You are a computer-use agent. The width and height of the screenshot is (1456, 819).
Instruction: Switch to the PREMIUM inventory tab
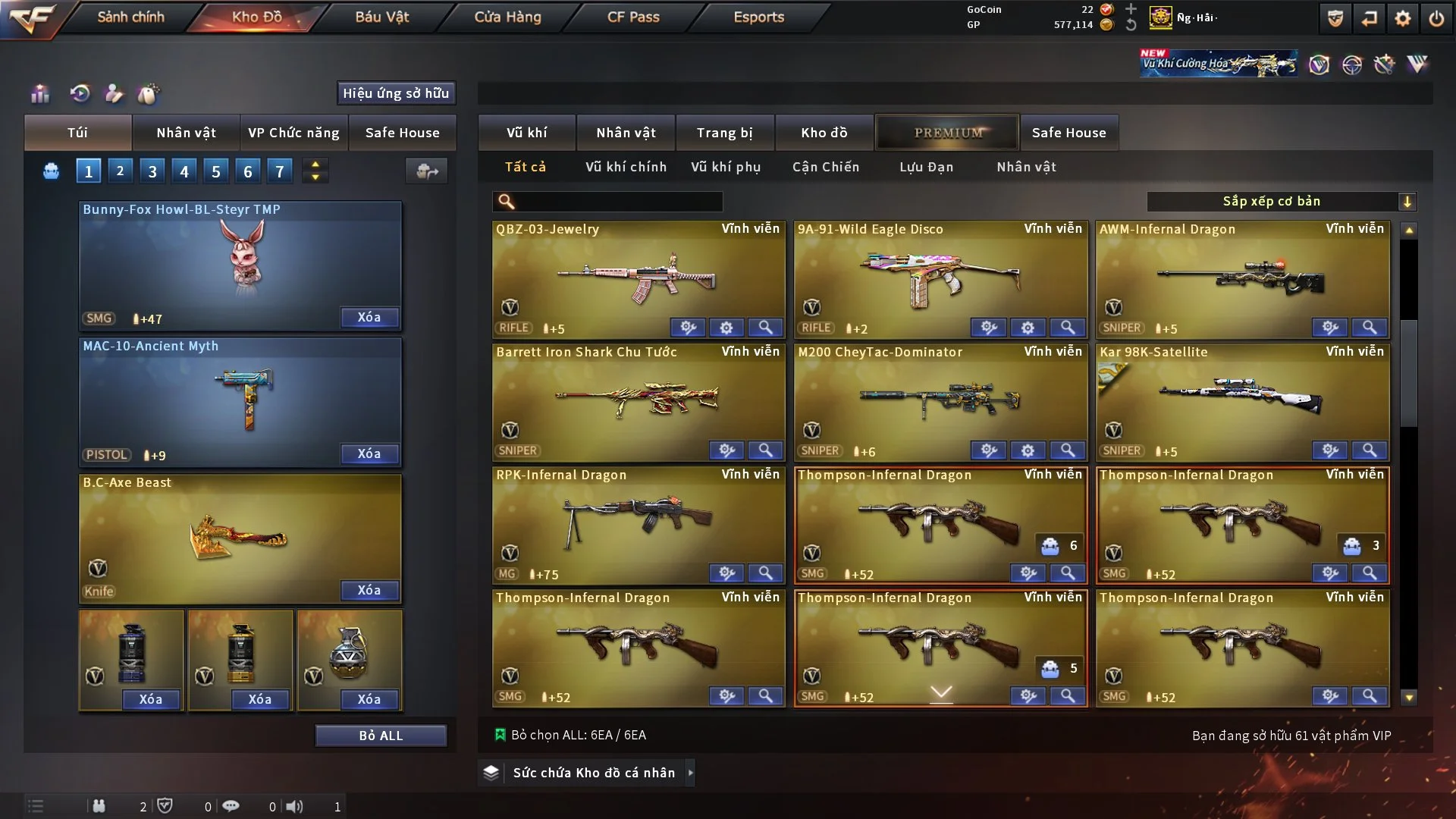[948, 133]
